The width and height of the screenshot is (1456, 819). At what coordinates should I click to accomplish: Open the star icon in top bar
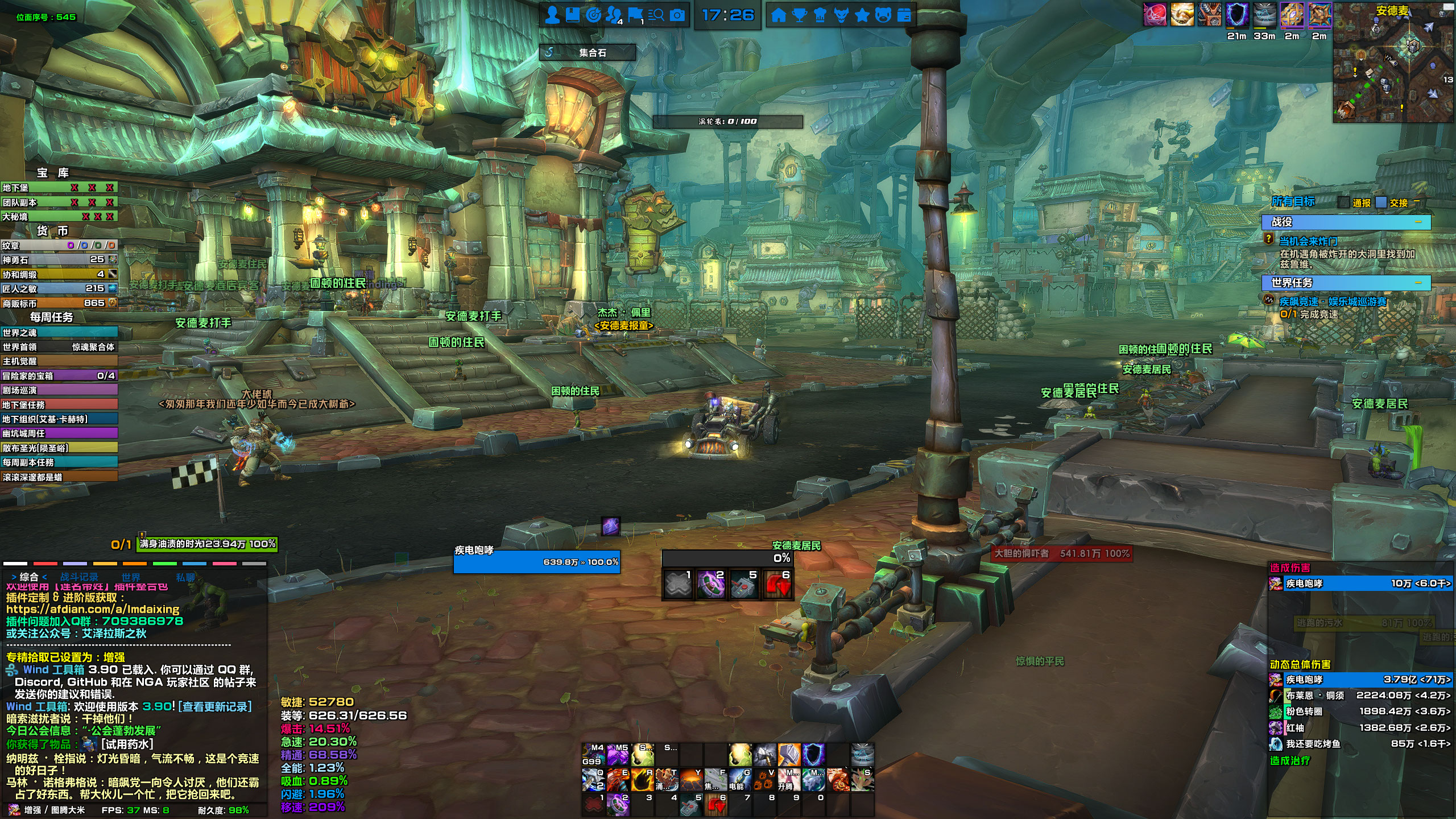(862, 15)
